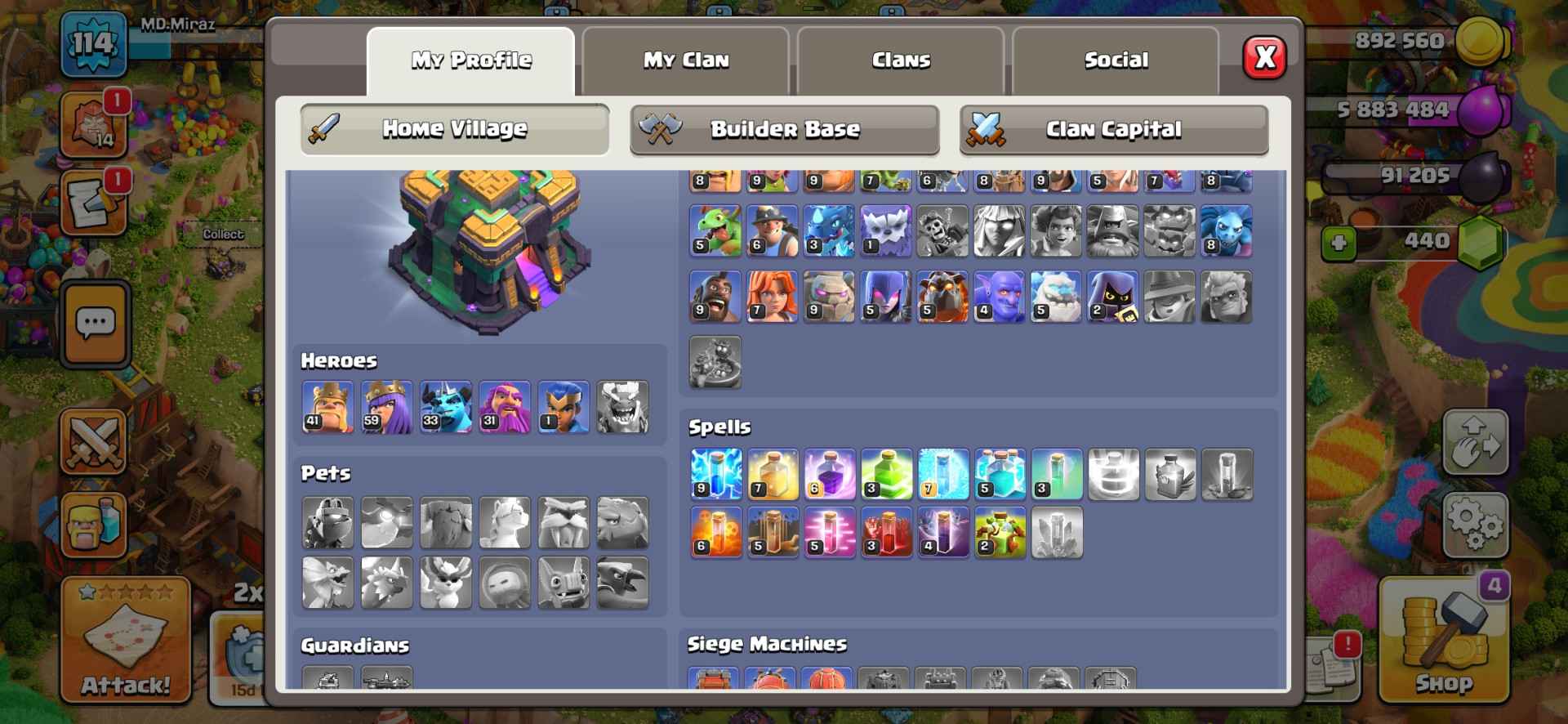Image resolution: width=1568 pixels, height=724 pixels.
Task: Click the chat bubble icon on the left
Action: coord(96,325)
